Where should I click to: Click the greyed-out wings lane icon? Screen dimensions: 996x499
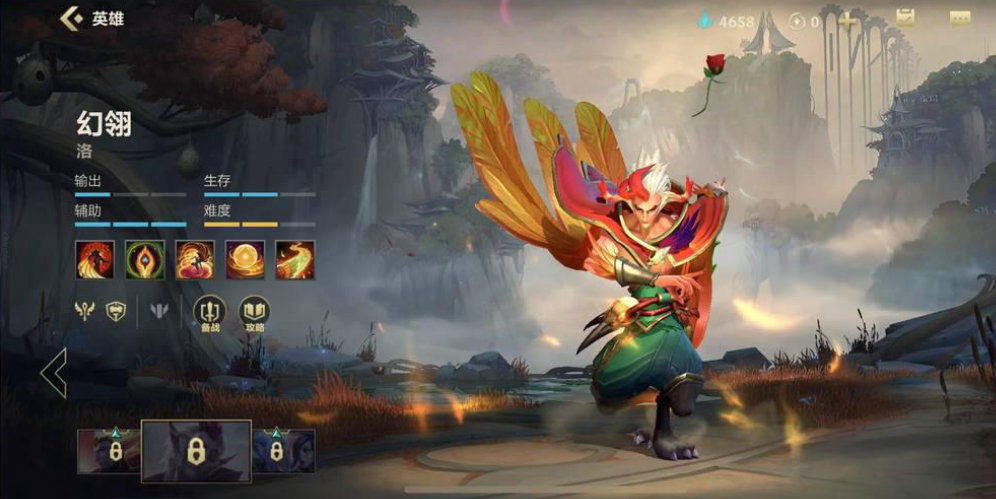point(159,311)
